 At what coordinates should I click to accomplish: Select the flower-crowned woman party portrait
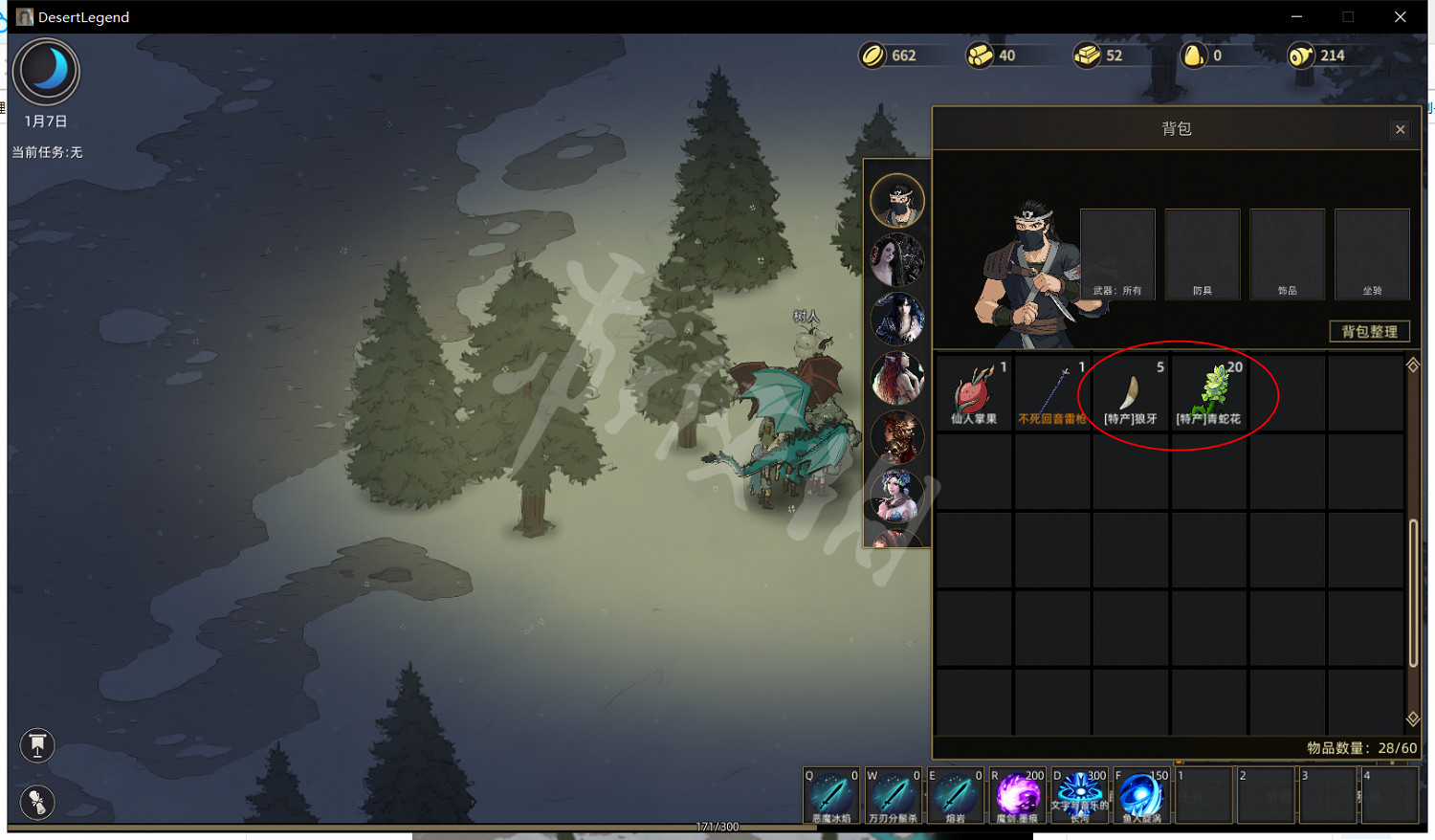[x=897, y=496]
